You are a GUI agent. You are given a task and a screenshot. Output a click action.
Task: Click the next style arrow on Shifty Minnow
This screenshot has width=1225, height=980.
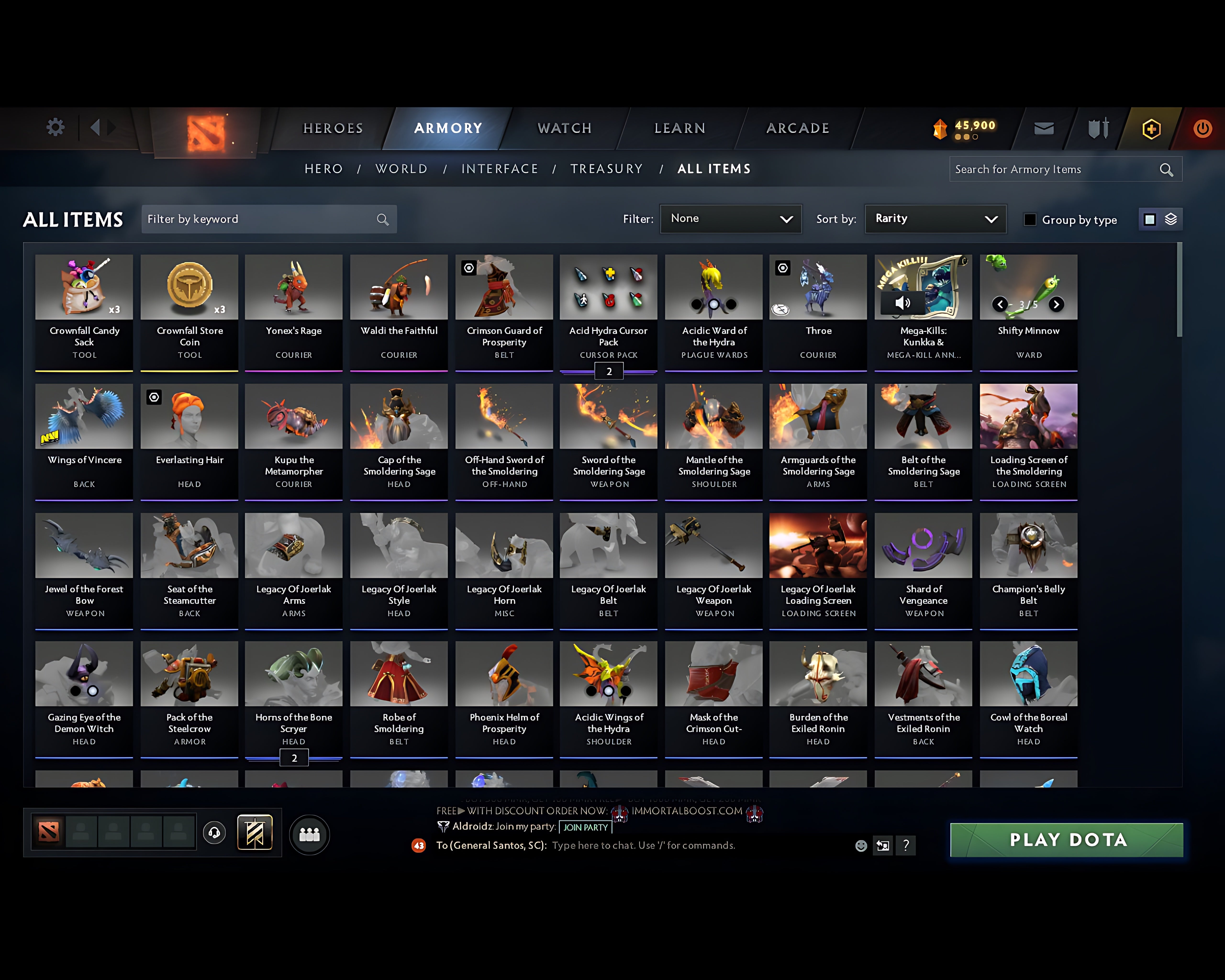point(1056,305)
